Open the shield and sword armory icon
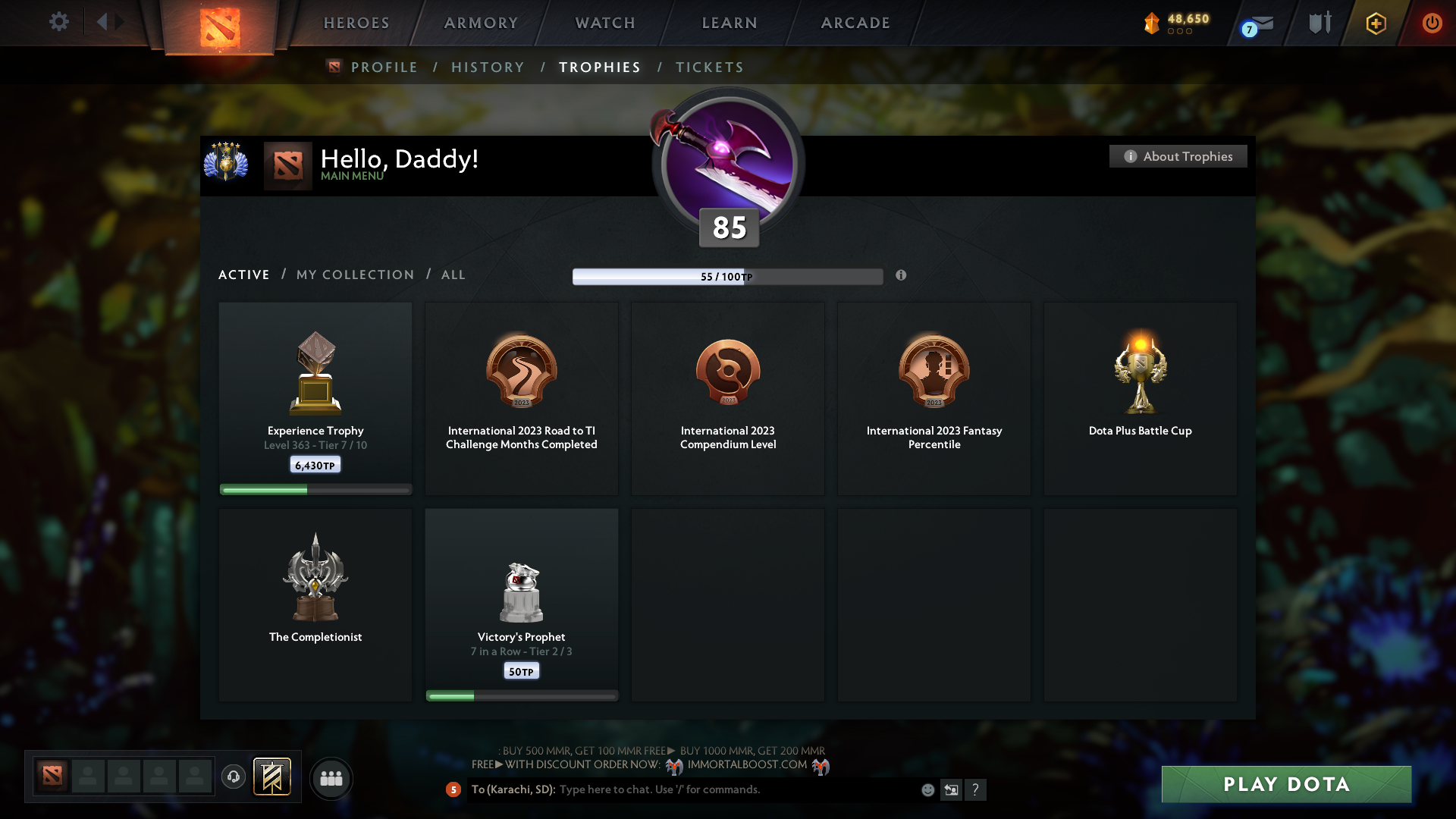 click(x=1319, y=23)
